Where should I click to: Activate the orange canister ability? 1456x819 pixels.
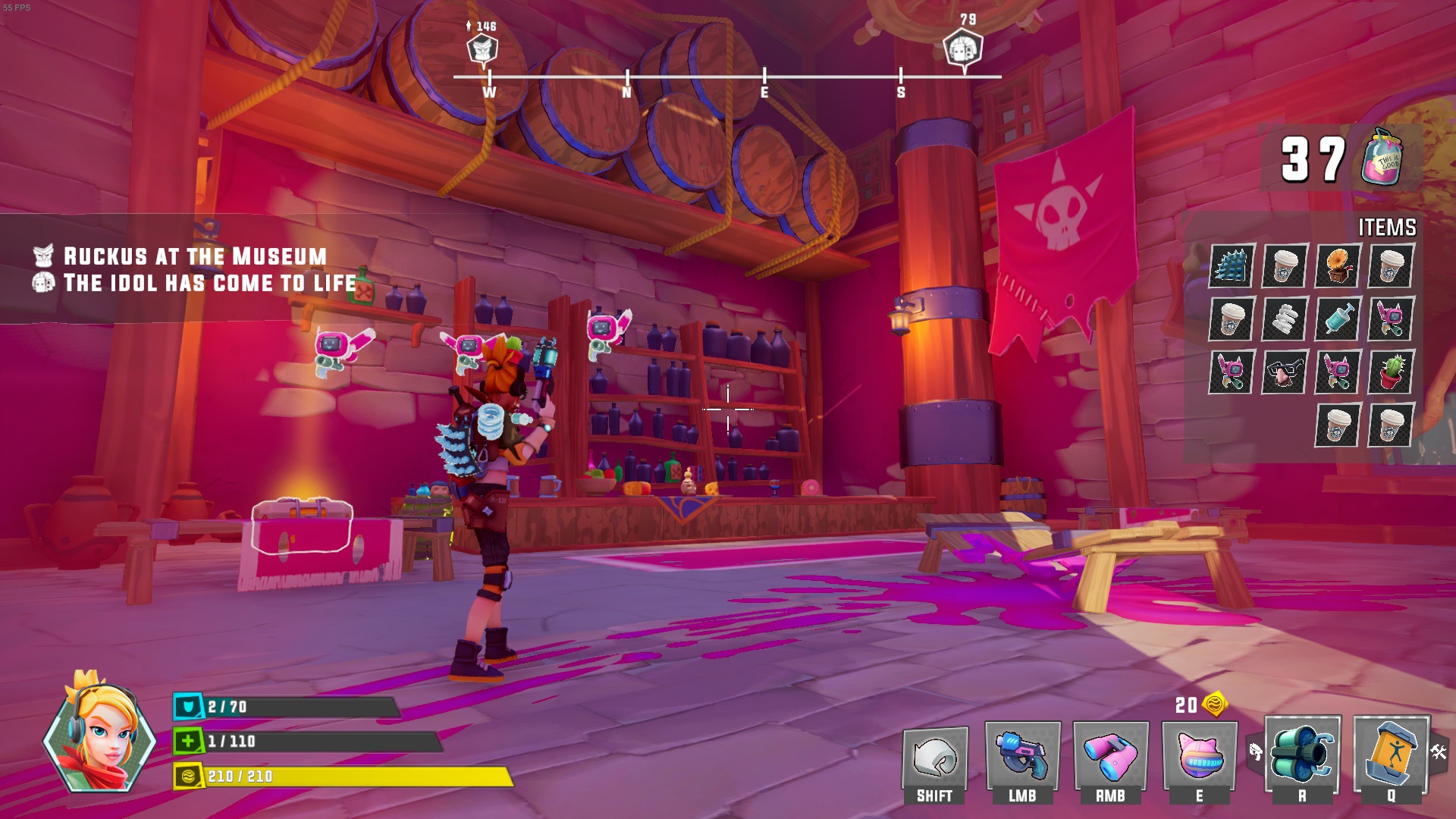pyautogui.click(x=1391, y=755)
